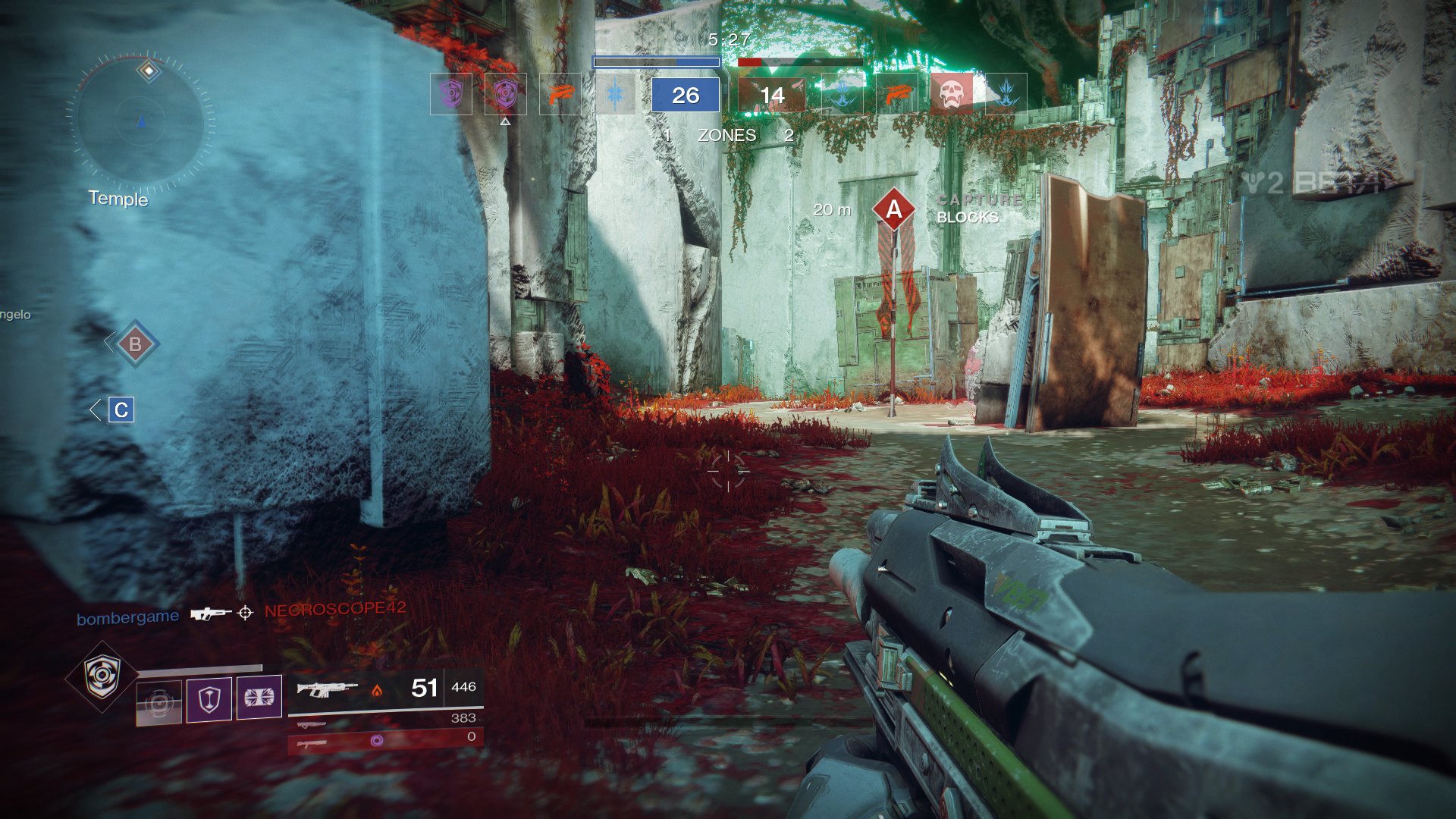Activate the Sentinel shield super icon
The image size is (1456, 819).
(x=102, y=676)
